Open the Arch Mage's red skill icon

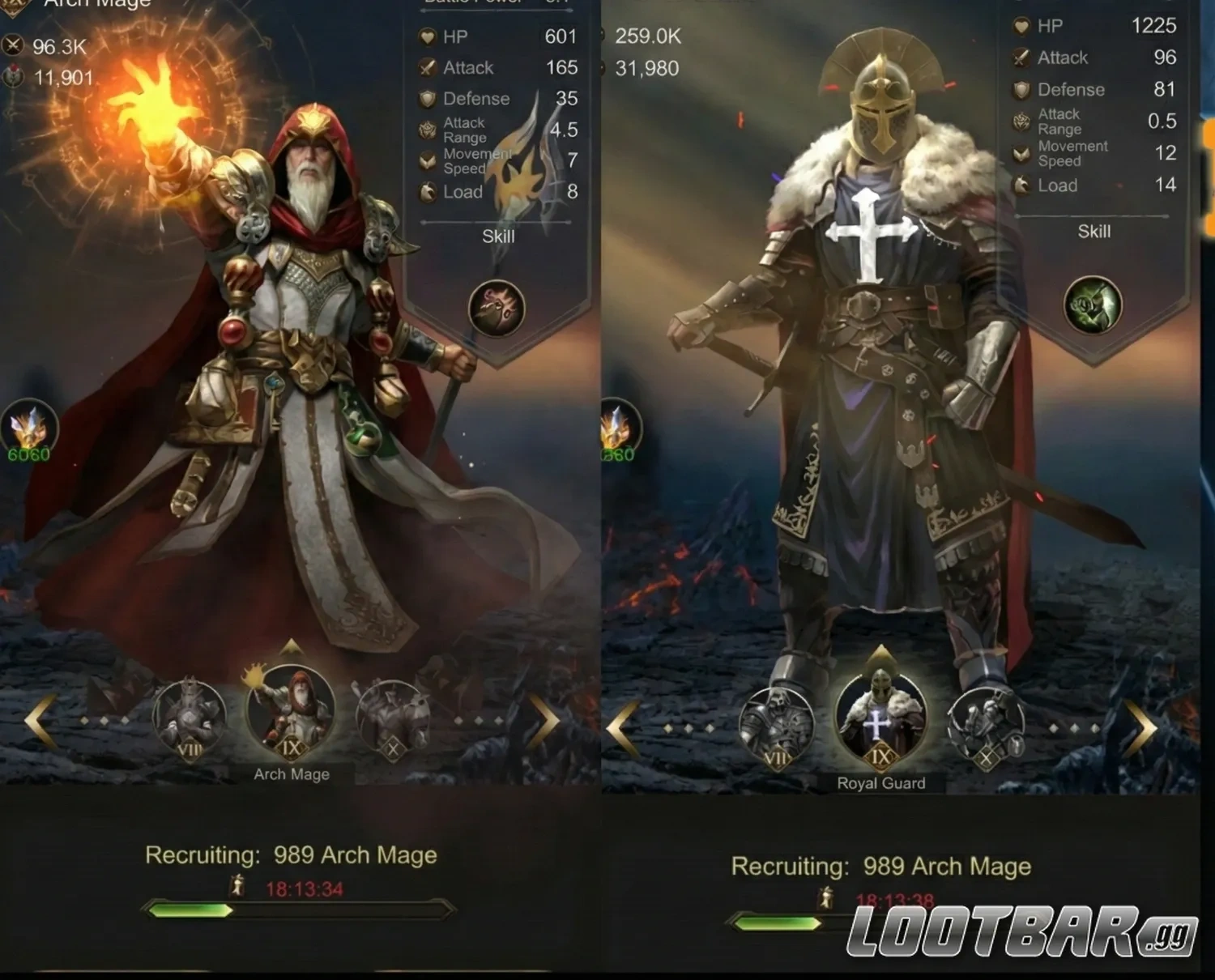[497, 309]
